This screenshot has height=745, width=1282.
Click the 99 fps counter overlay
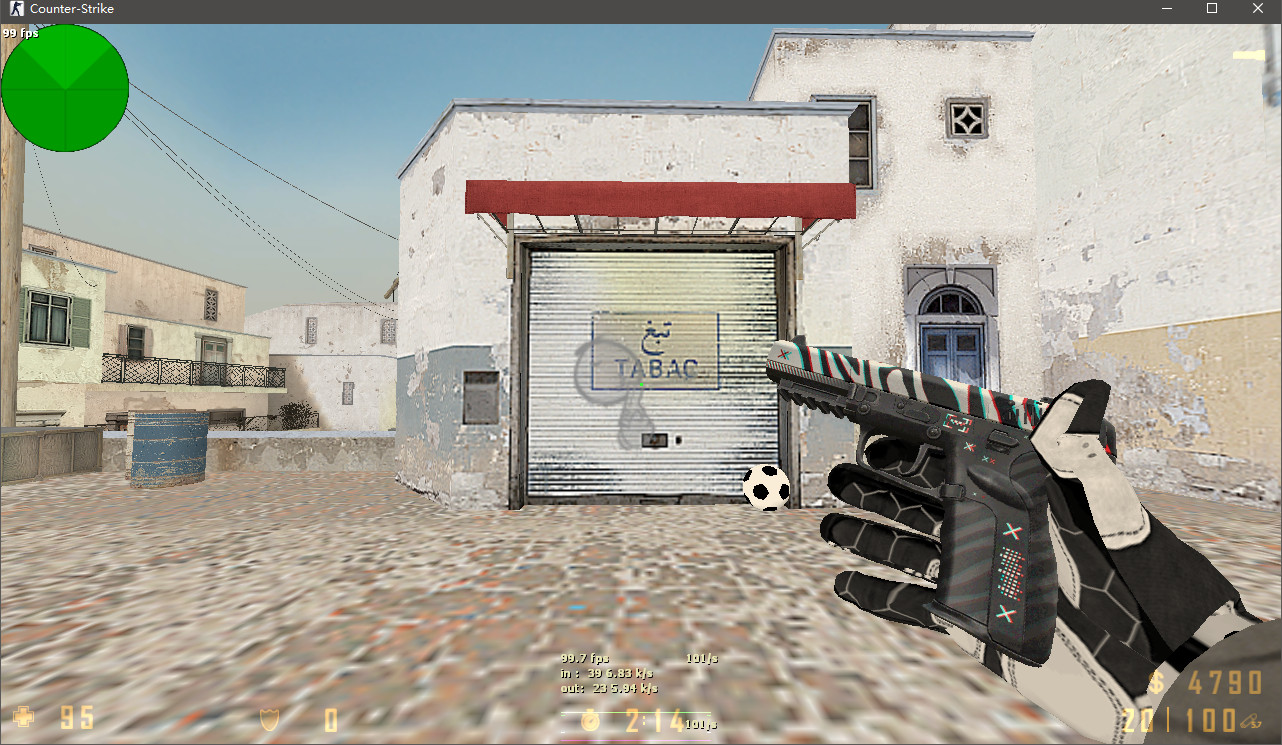(22, 32)
